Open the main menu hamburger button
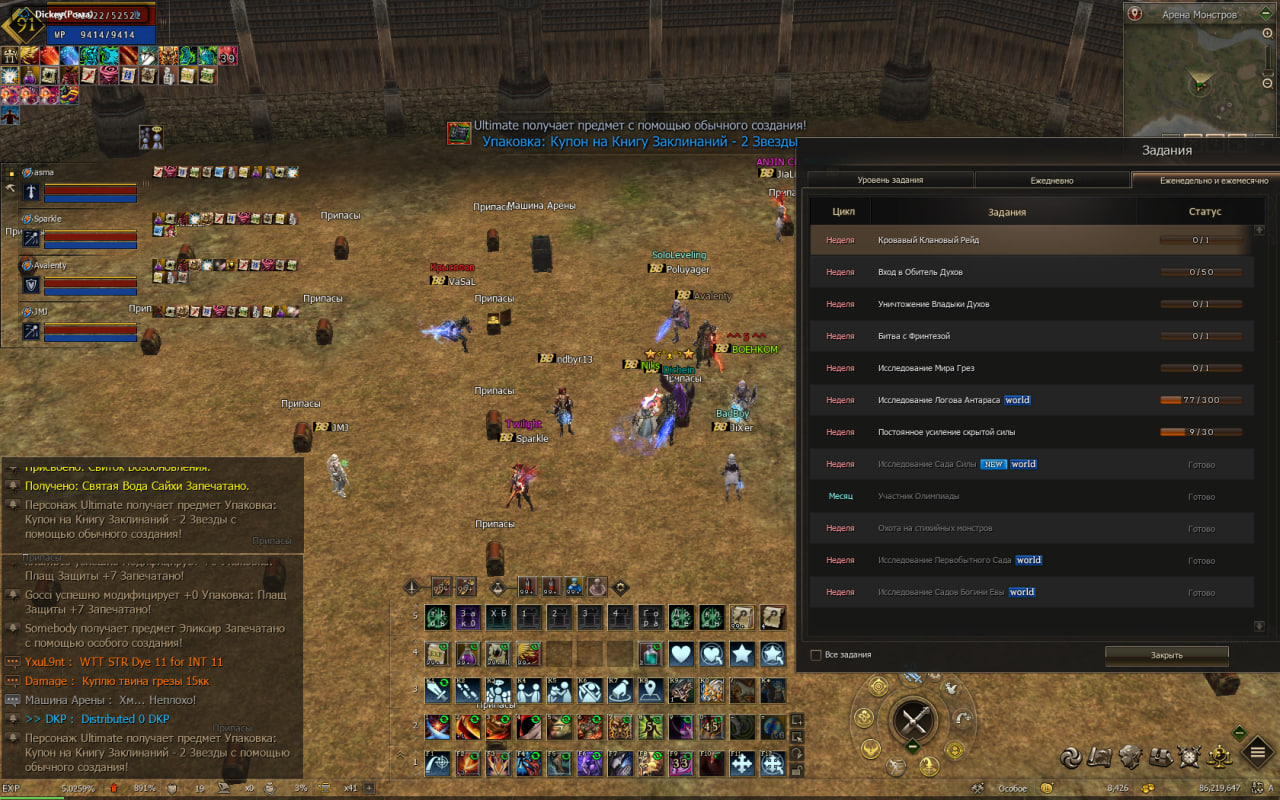Screen dimensions: 1280x800 (1257, 752)
